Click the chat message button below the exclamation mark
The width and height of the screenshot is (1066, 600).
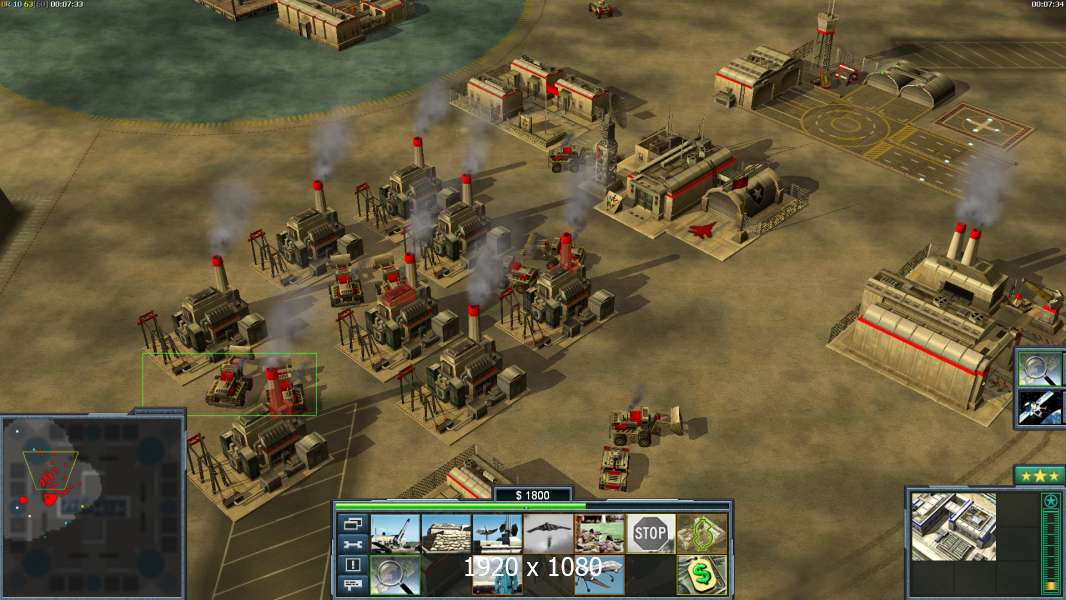tap(353, 586)
